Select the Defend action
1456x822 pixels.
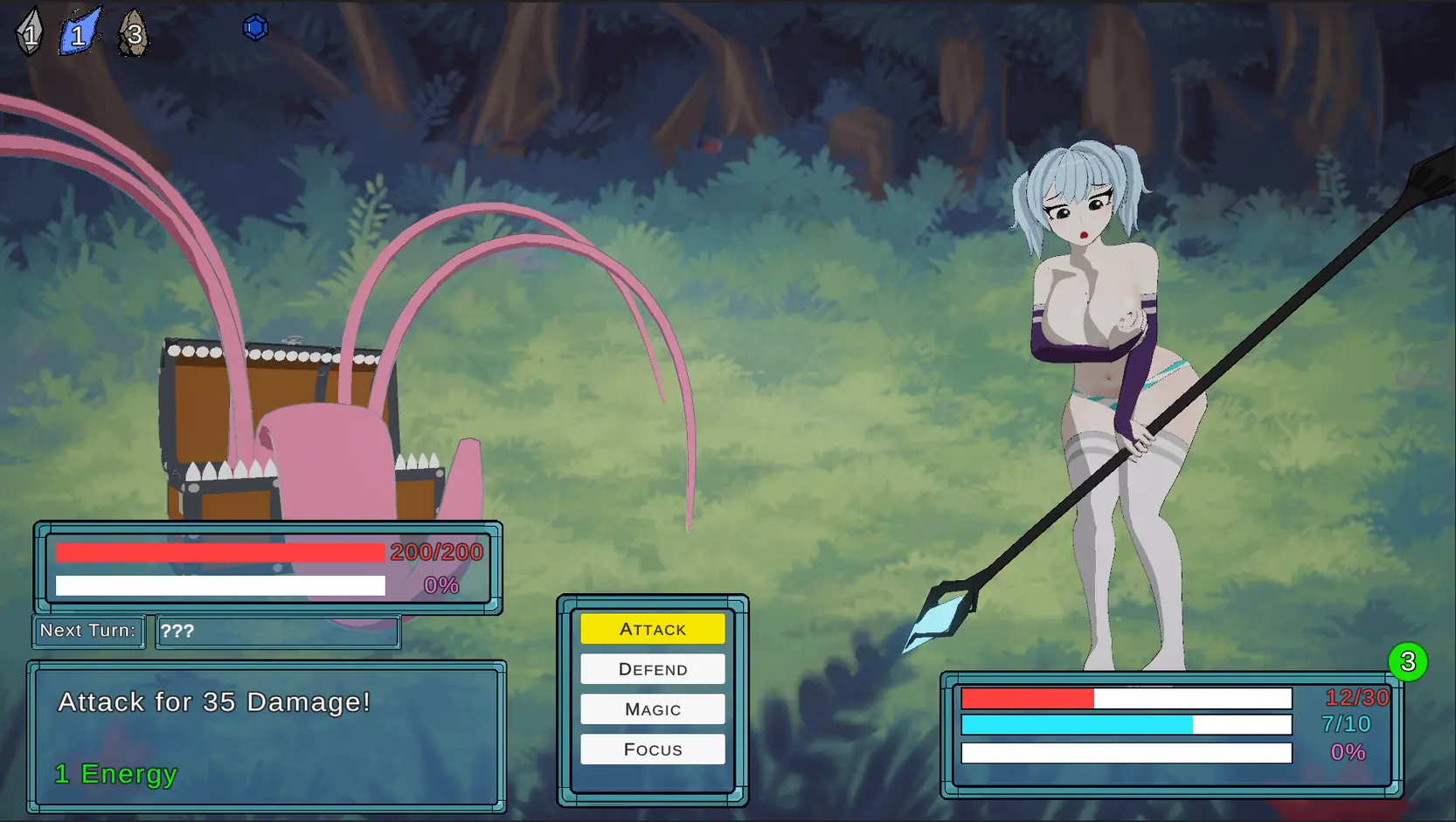[x=652, y=669]
